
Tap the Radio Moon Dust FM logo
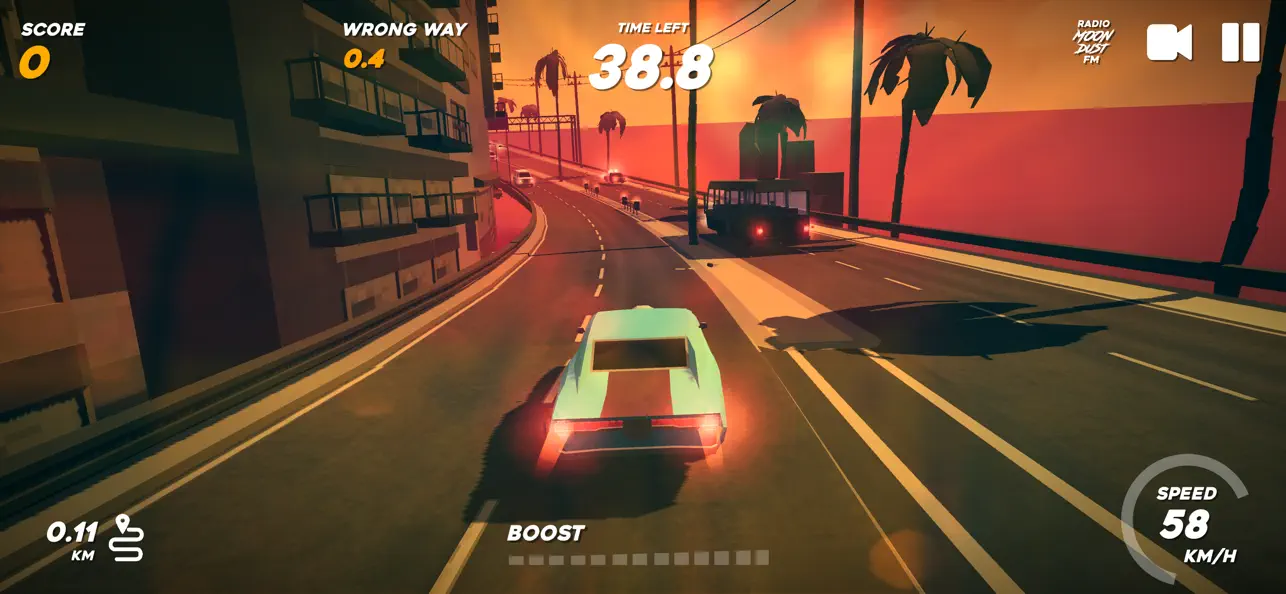[x=1093, y=43]
